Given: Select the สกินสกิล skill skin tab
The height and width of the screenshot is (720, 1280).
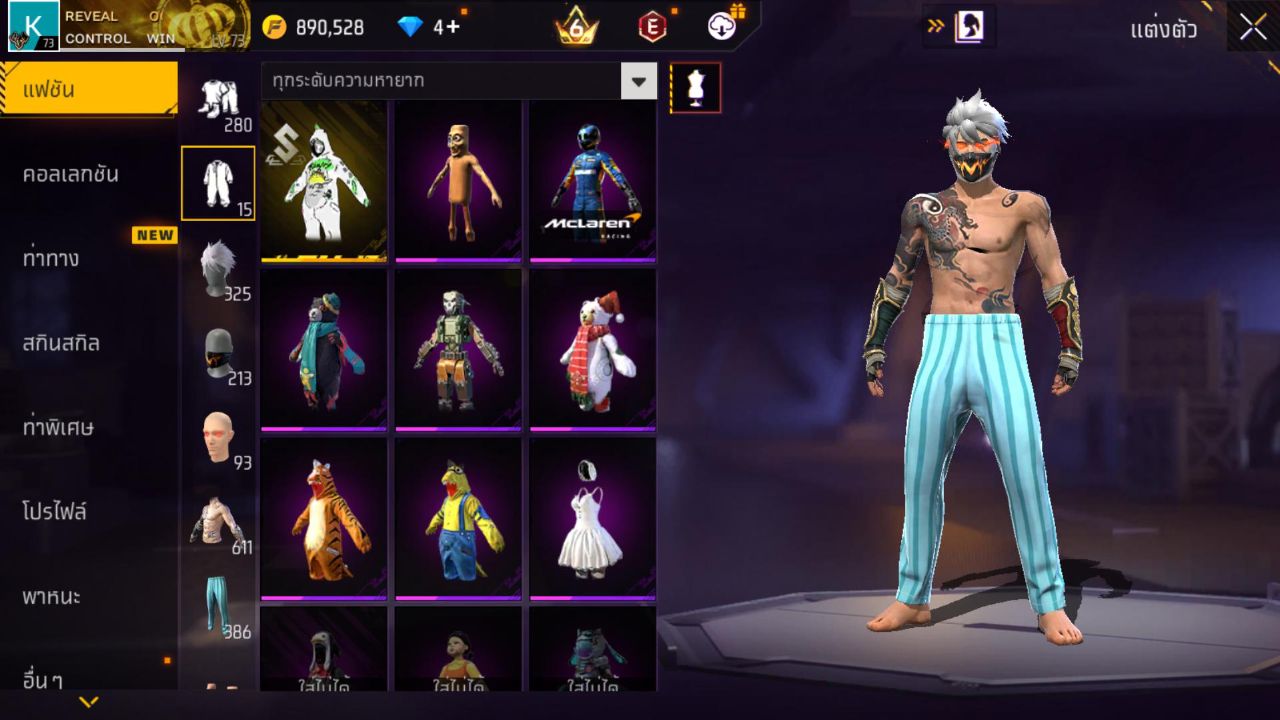Looking at the screenshot, I should click(62, 343).
